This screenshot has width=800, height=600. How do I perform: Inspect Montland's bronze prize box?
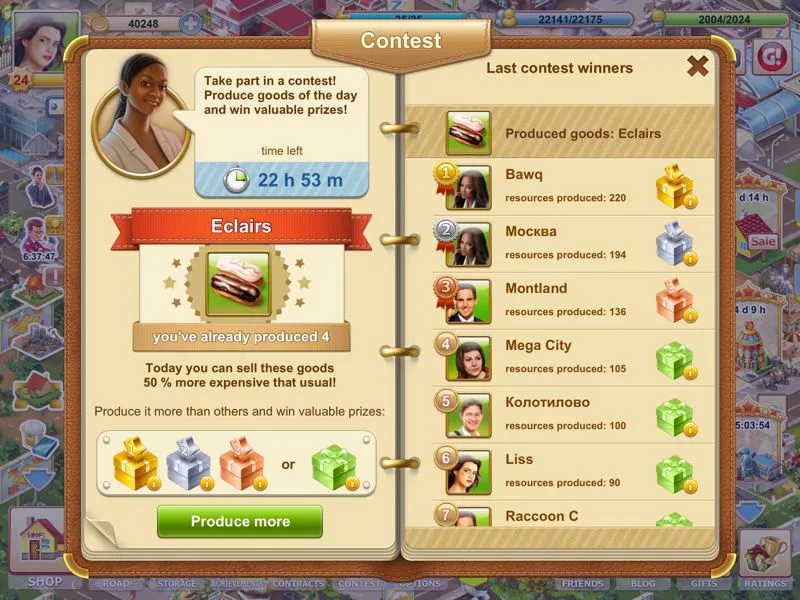point(674,301)
